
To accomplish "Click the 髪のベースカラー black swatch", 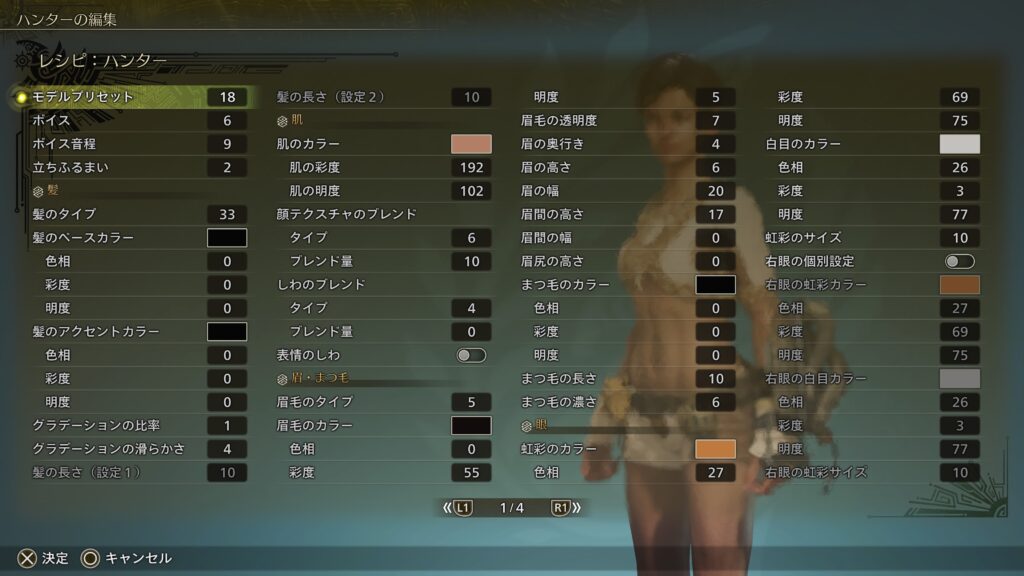I will tap(227, 238).
